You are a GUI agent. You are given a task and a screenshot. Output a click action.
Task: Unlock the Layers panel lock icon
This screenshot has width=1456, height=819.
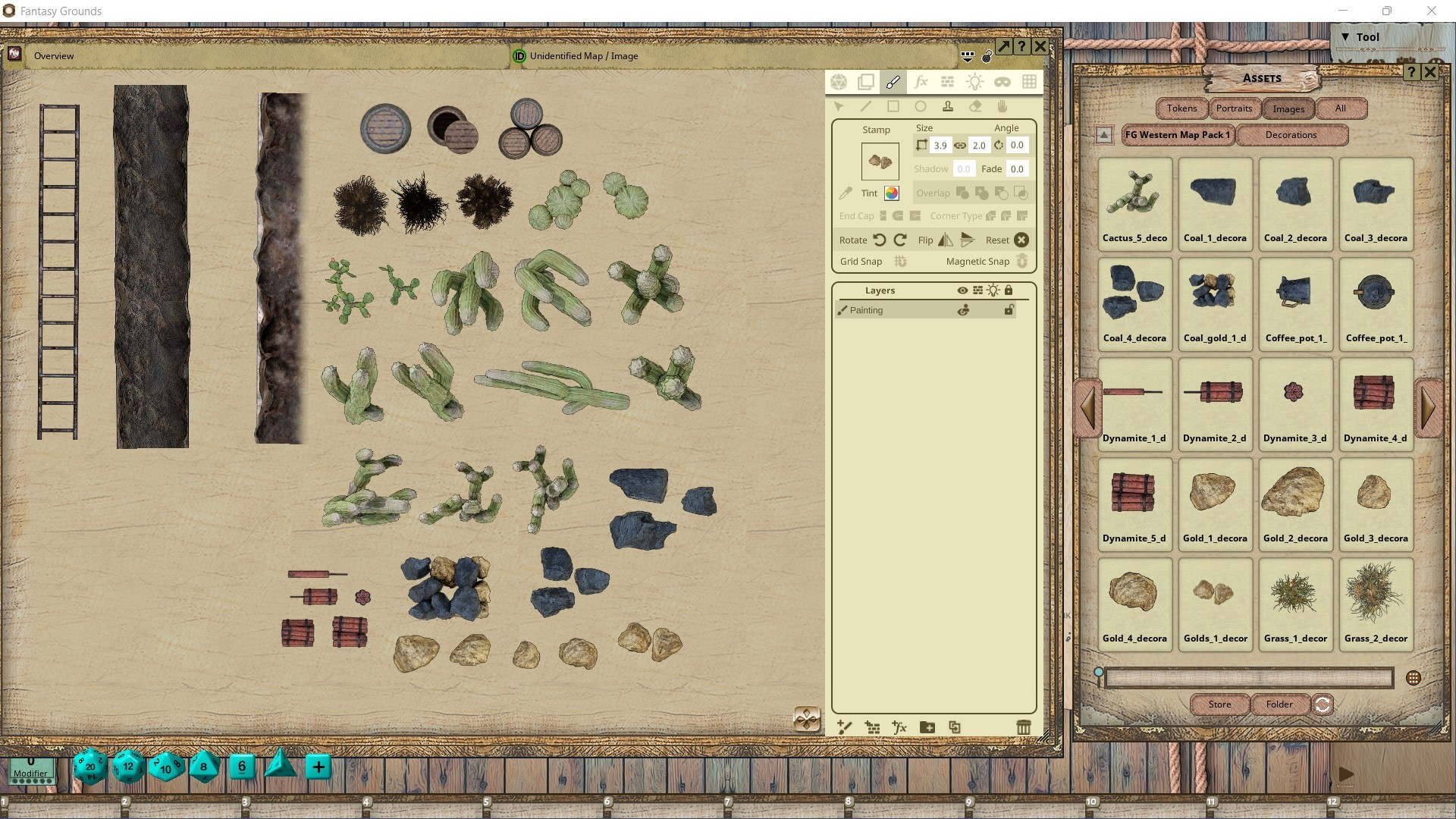(1009, 290)
